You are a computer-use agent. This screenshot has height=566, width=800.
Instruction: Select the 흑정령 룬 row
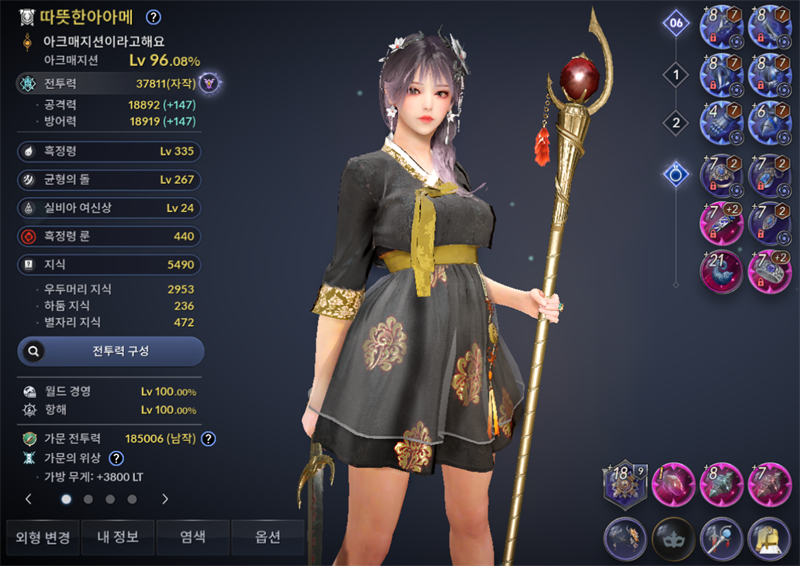pos(110,237)
